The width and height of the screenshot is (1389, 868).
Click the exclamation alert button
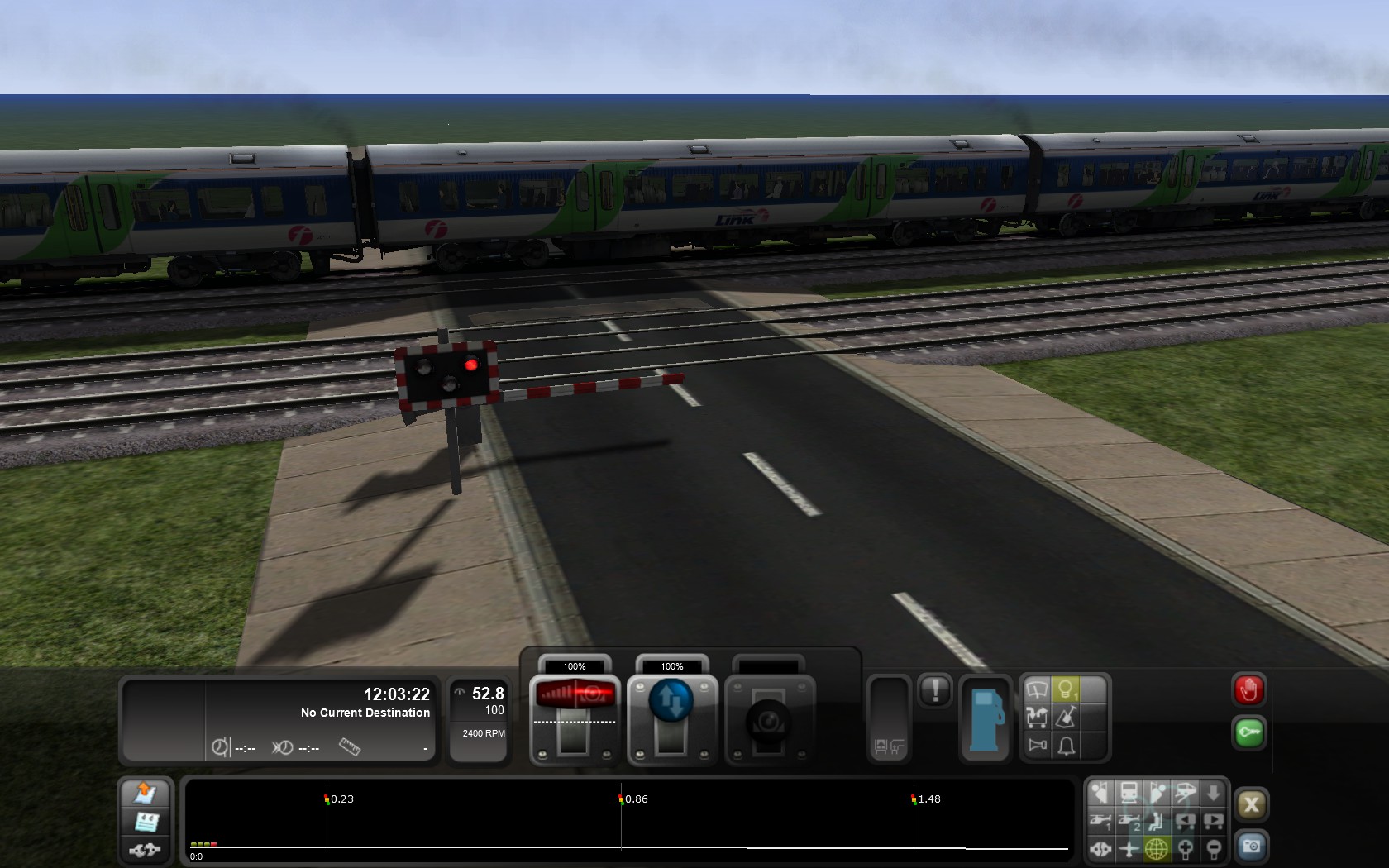pos(935,690)
